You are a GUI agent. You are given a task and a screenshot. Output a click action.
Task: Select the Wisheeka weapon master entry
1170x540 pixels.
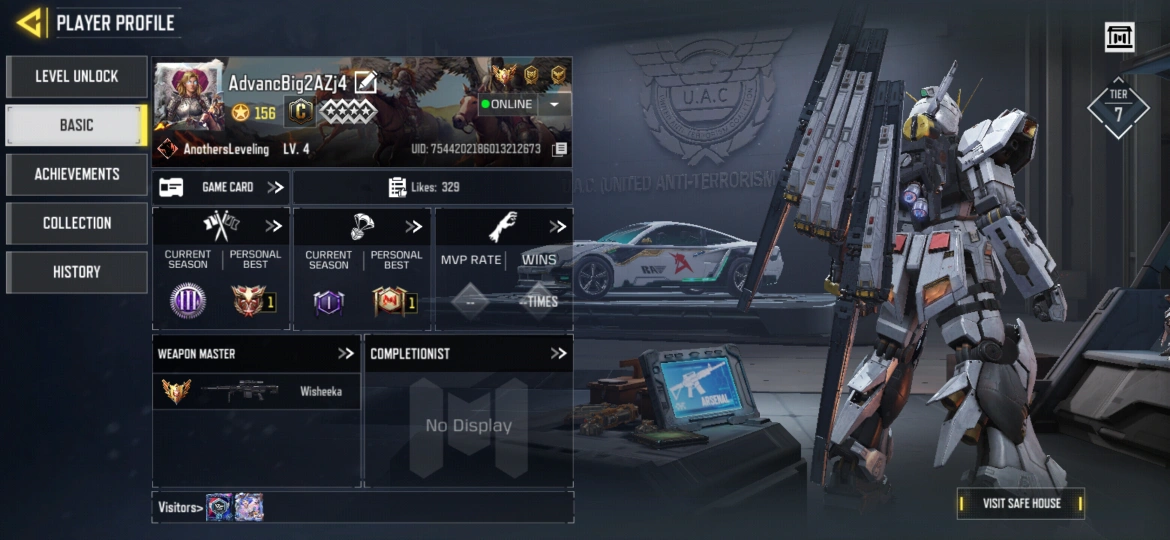point(256,391)
